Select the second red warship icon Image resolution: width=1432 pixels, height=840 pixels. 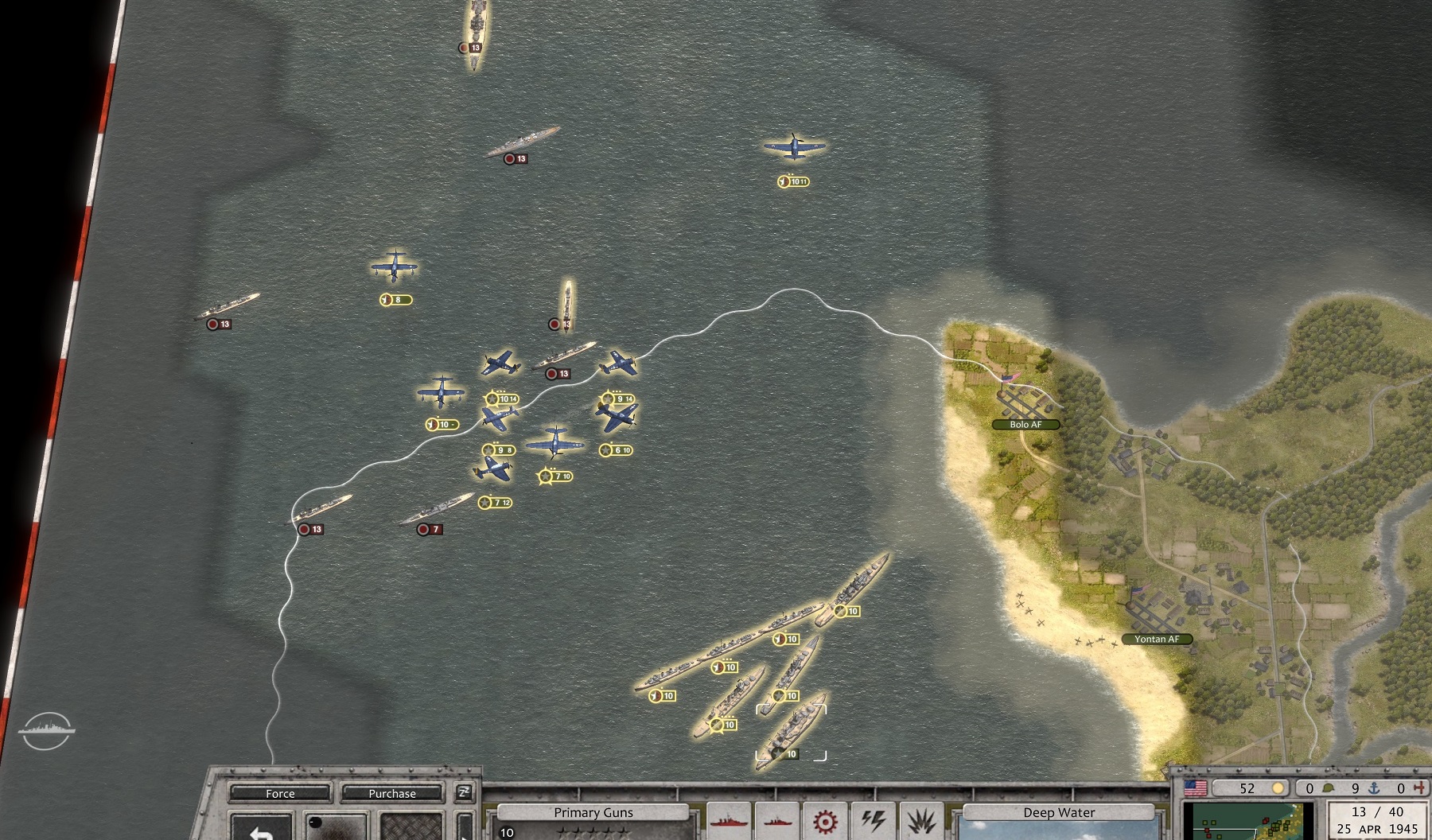click(x=777, y=822)
